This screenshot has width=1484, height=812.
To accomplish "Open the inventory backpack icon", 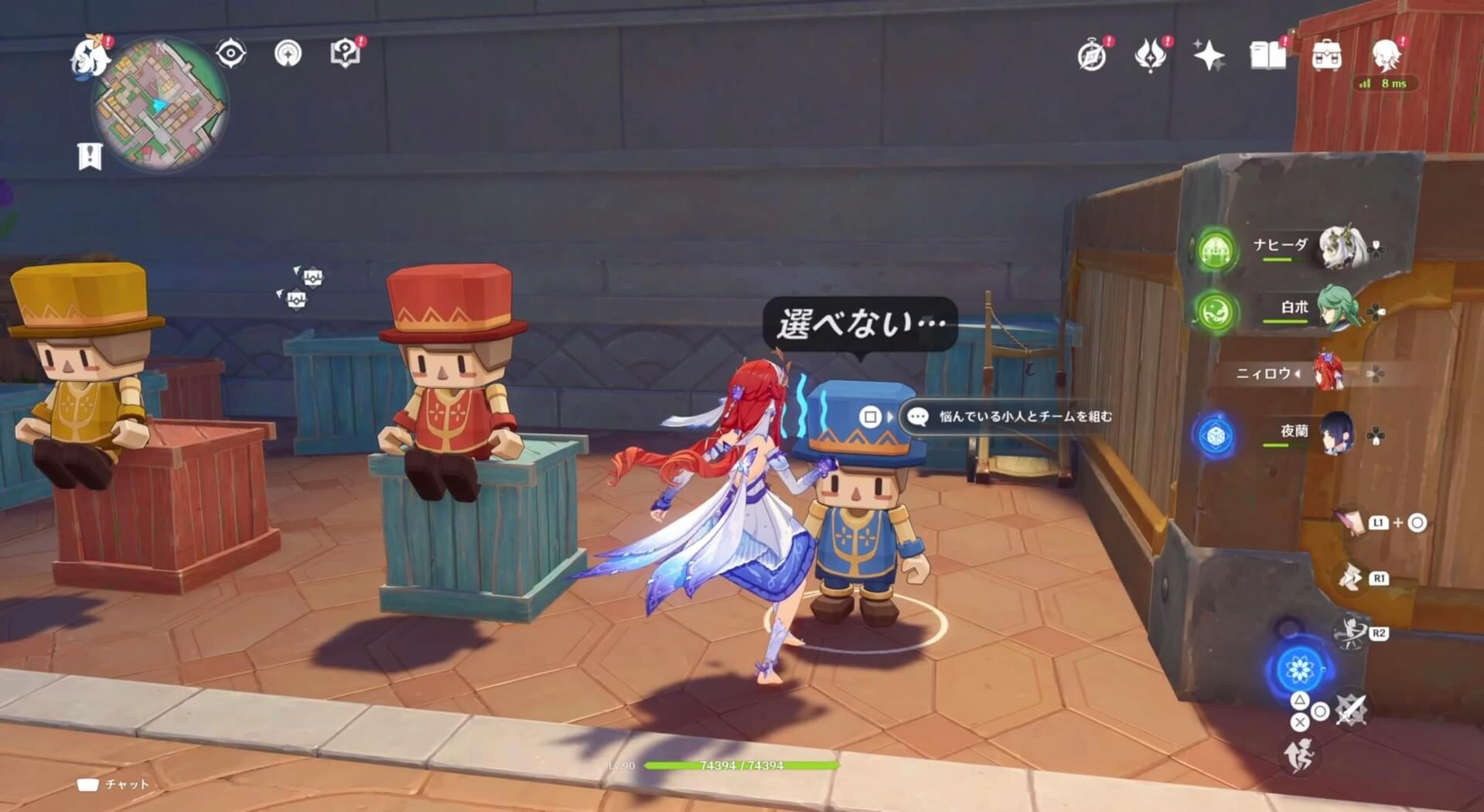I will (1329, 54).
